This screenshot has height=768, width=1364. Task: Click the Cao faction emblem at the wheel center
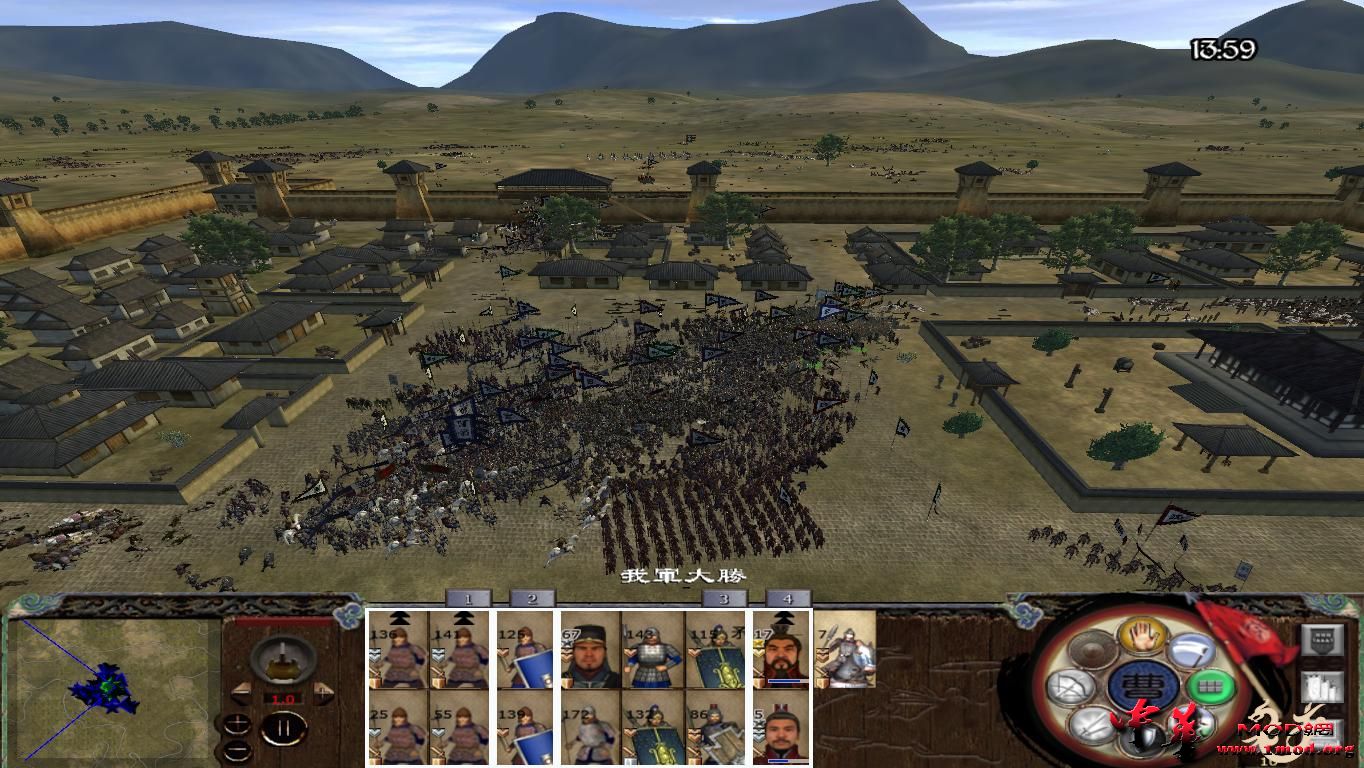point(1144,687)
